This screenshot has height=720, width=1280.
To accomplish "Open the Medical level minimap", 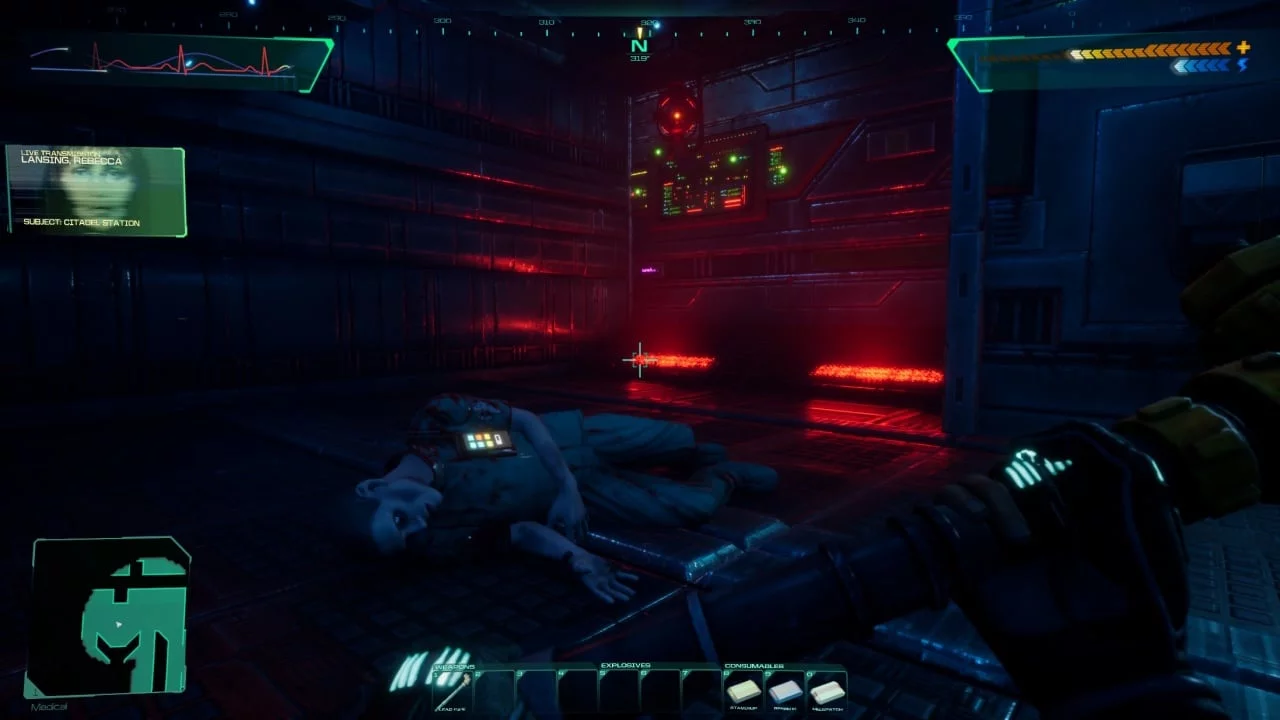I will [x=110, y=616].
